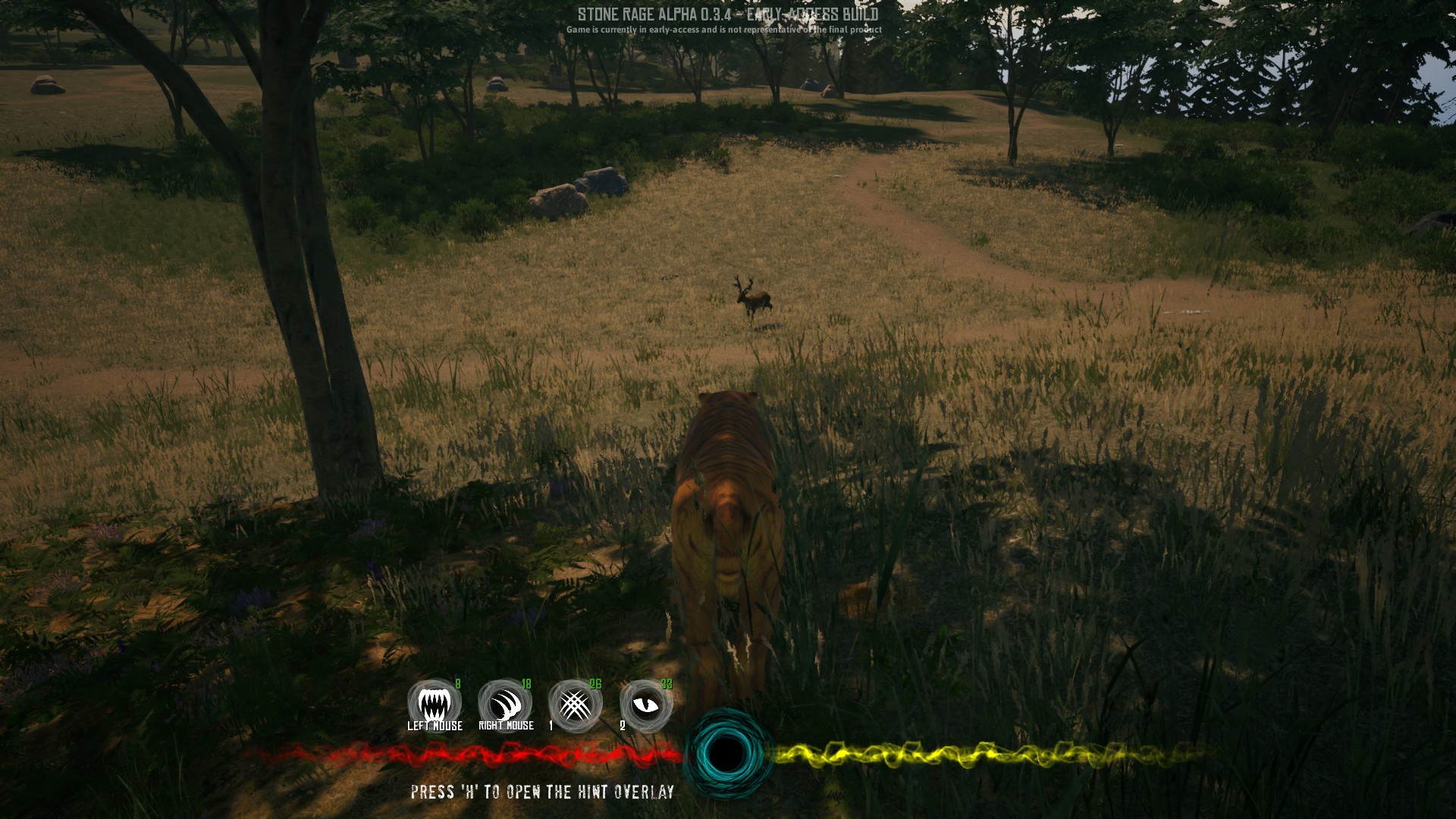The width and height of the screenshot is (1456, 819).
Task: Click the hint overlay prompt text
Action: 541,793
